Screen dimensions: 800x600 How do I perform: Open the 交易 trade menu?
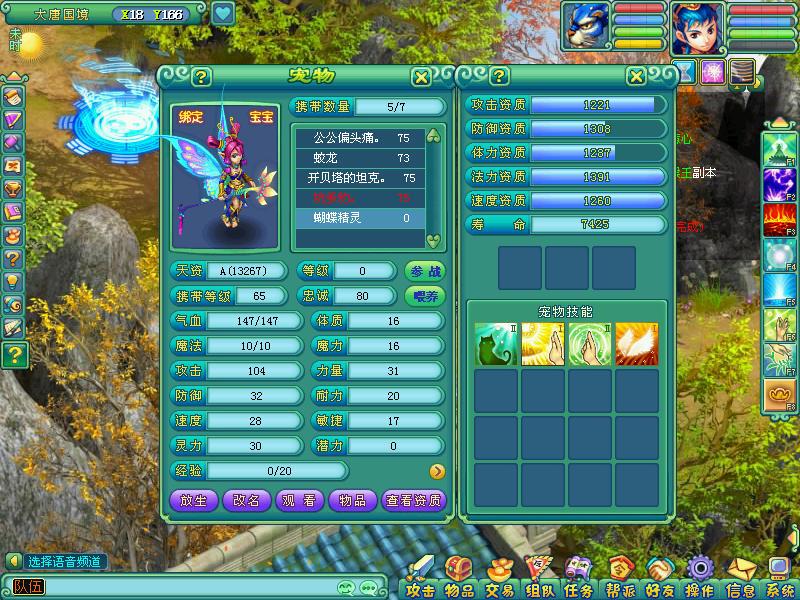tap(498, 580)
